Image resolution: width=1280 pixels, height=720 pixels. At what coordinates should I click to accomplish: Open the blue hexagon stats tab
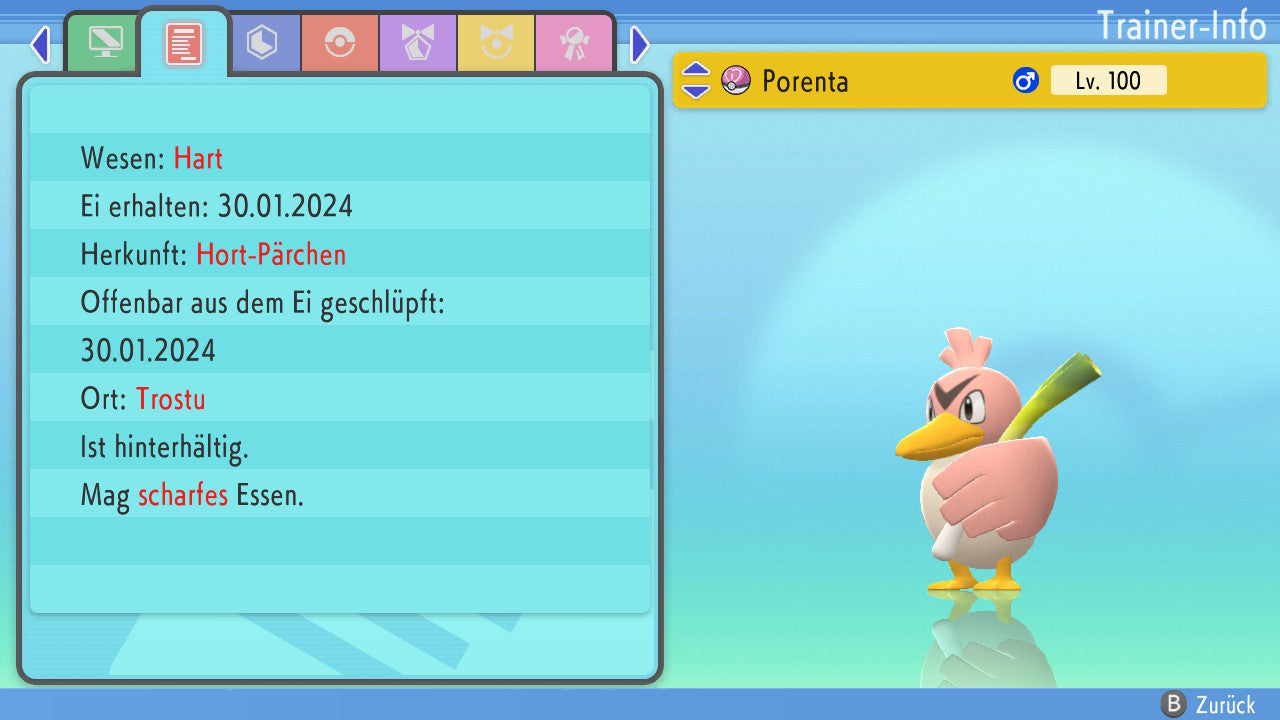262,43
